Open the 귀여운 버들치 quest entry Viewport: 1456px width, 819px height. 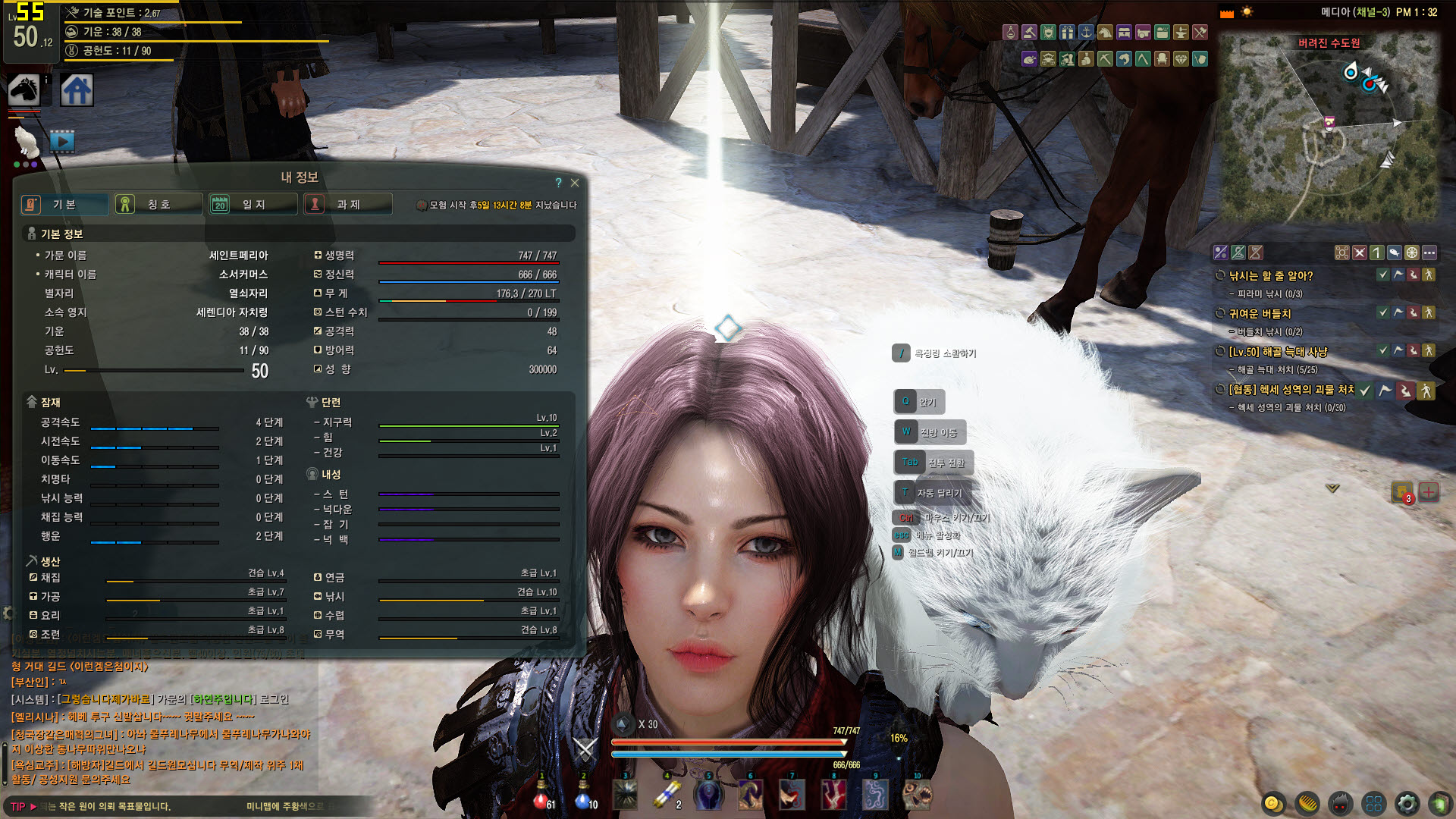tap(1260, 314)
